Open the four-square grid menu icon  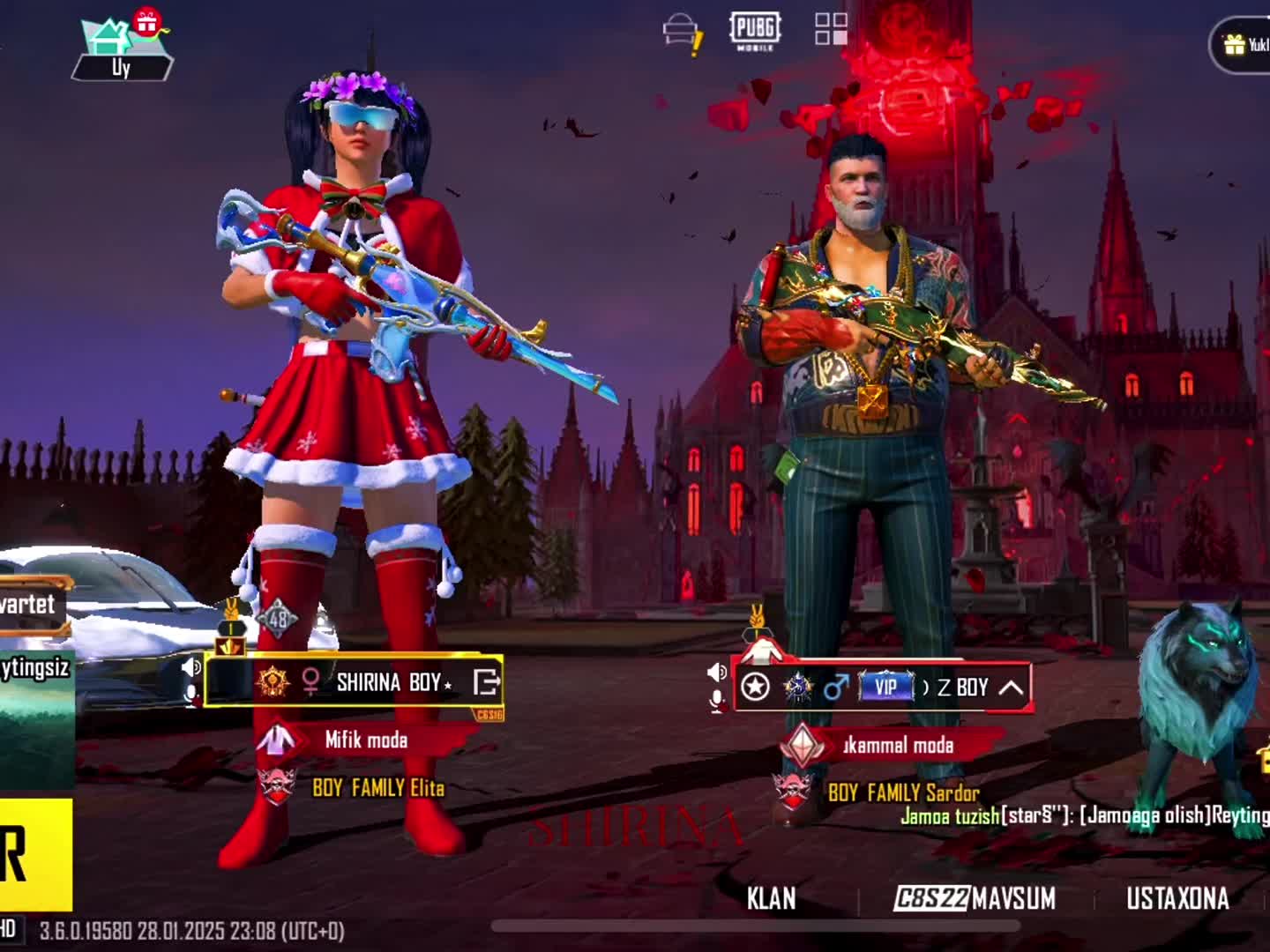coord(830,29)
